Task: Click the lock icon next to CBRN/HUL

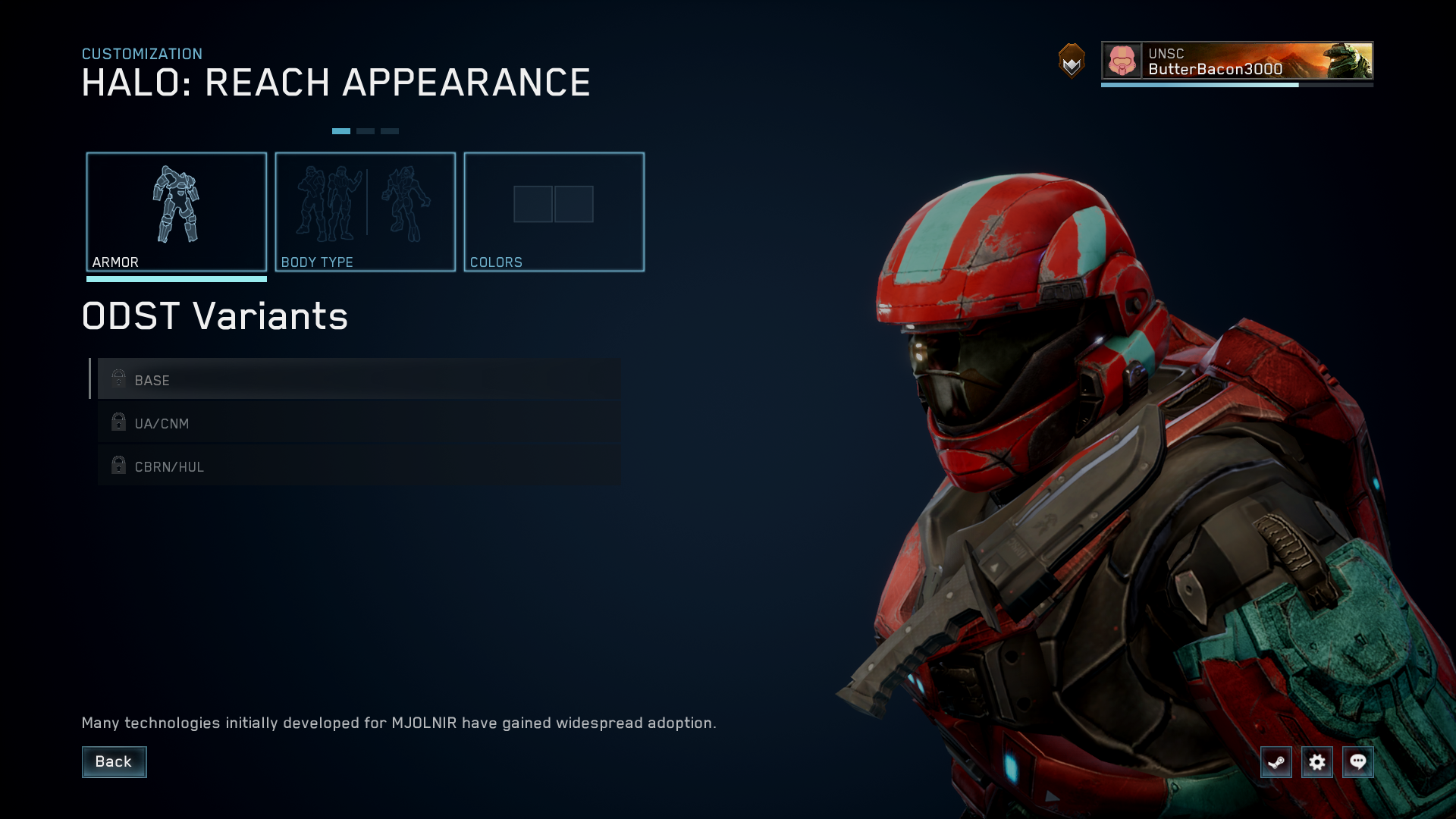Action: point(118,465)
